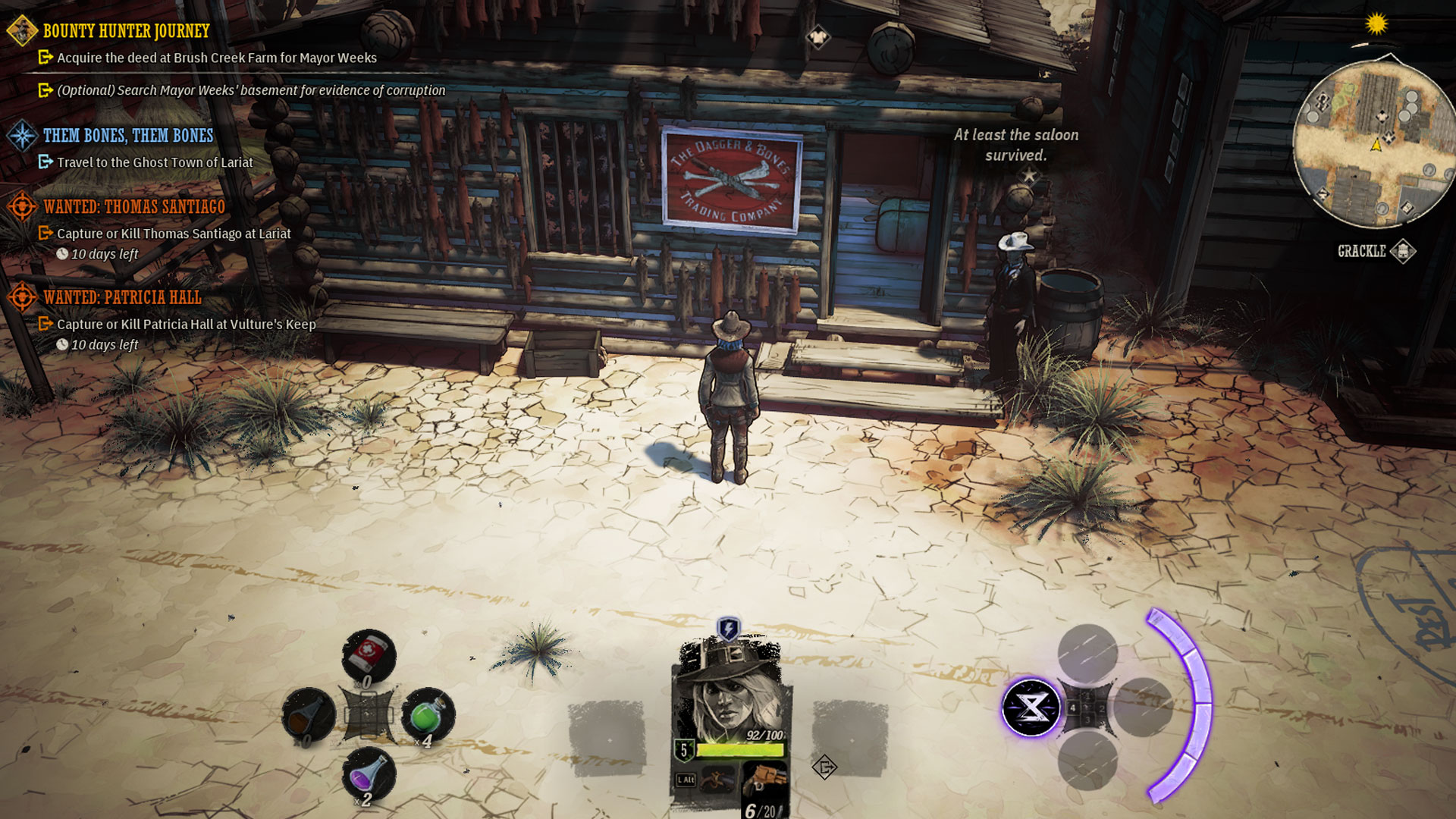Select the green potion flask
1456x819 pixels.
(427, 714)
